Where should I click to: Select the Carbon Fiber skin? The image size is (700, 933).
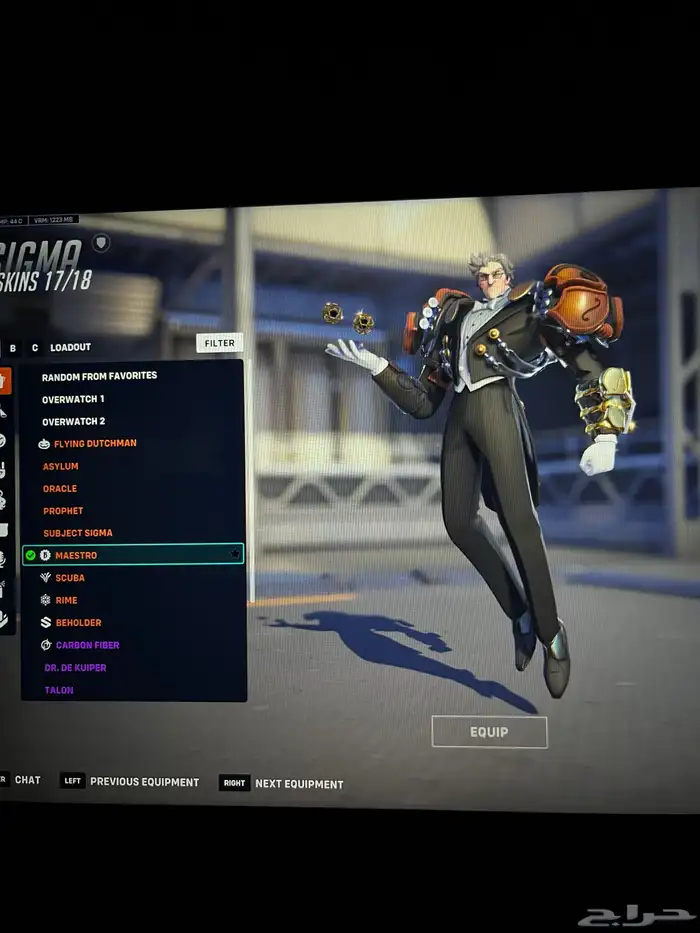point(87,645)
